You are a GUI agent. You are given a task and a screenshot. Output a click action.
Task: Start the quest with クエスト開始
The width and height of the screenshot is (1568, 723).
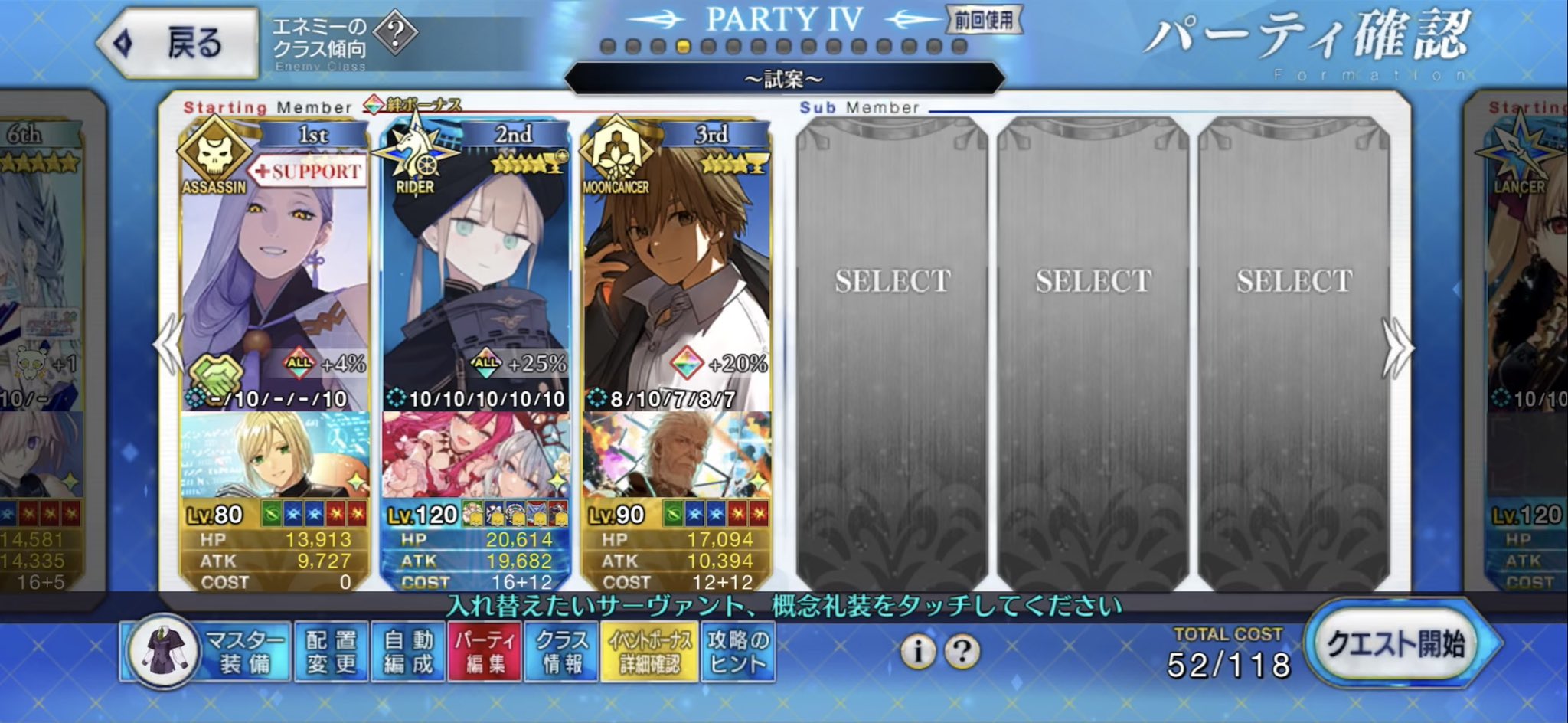point(1396,644)
